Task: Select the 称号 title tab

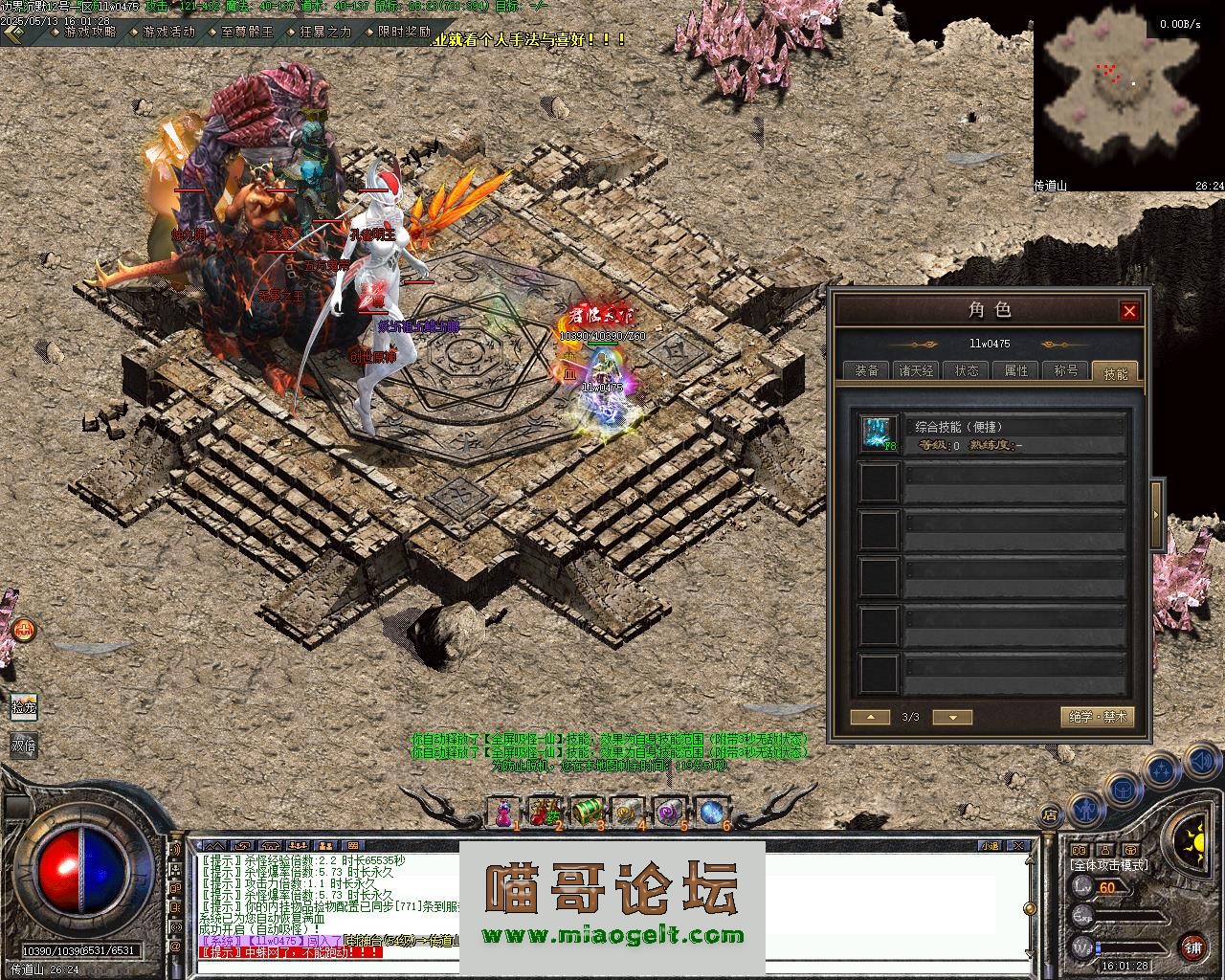Action: click(1065, 370)
